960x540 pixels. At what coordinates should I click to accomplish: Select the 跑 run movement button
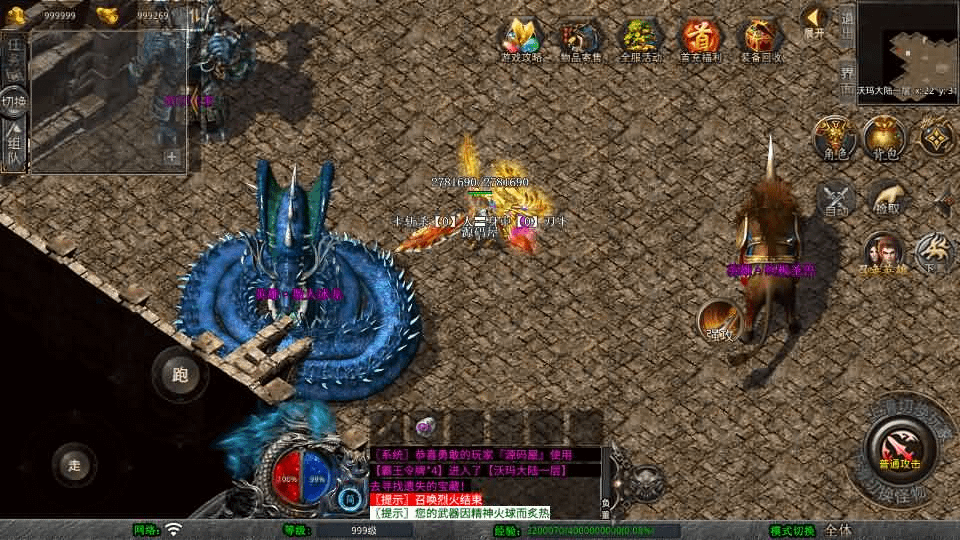180,376
